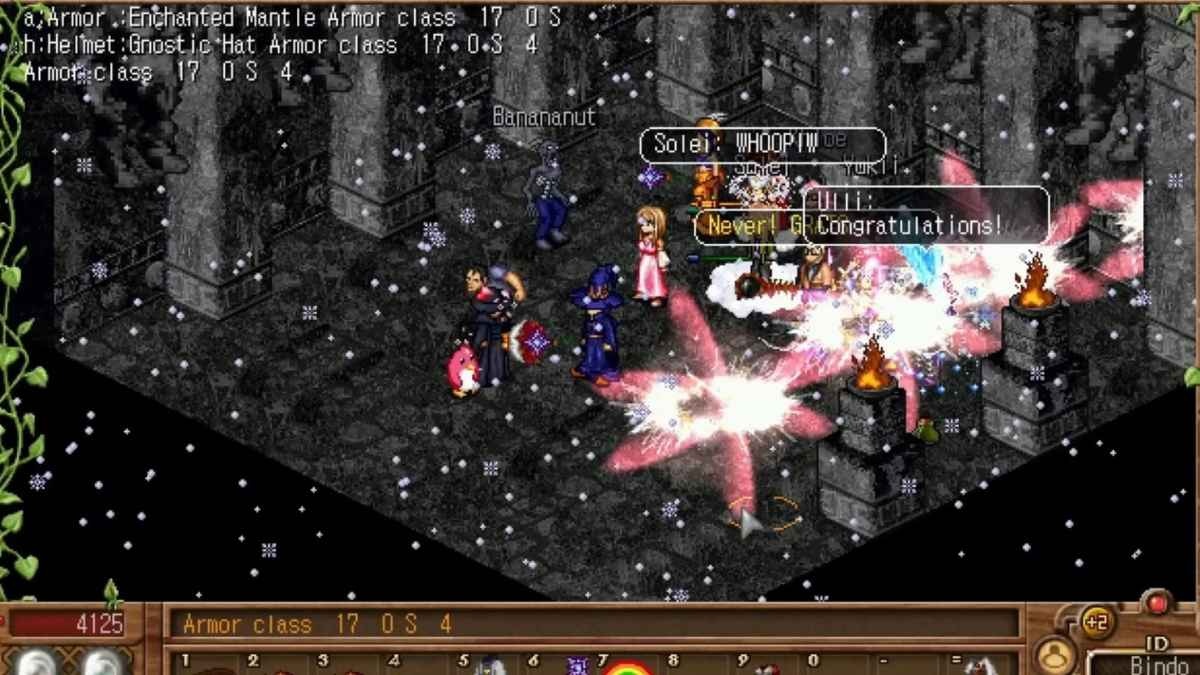Click the gold +2 round button

point(1097,622)
